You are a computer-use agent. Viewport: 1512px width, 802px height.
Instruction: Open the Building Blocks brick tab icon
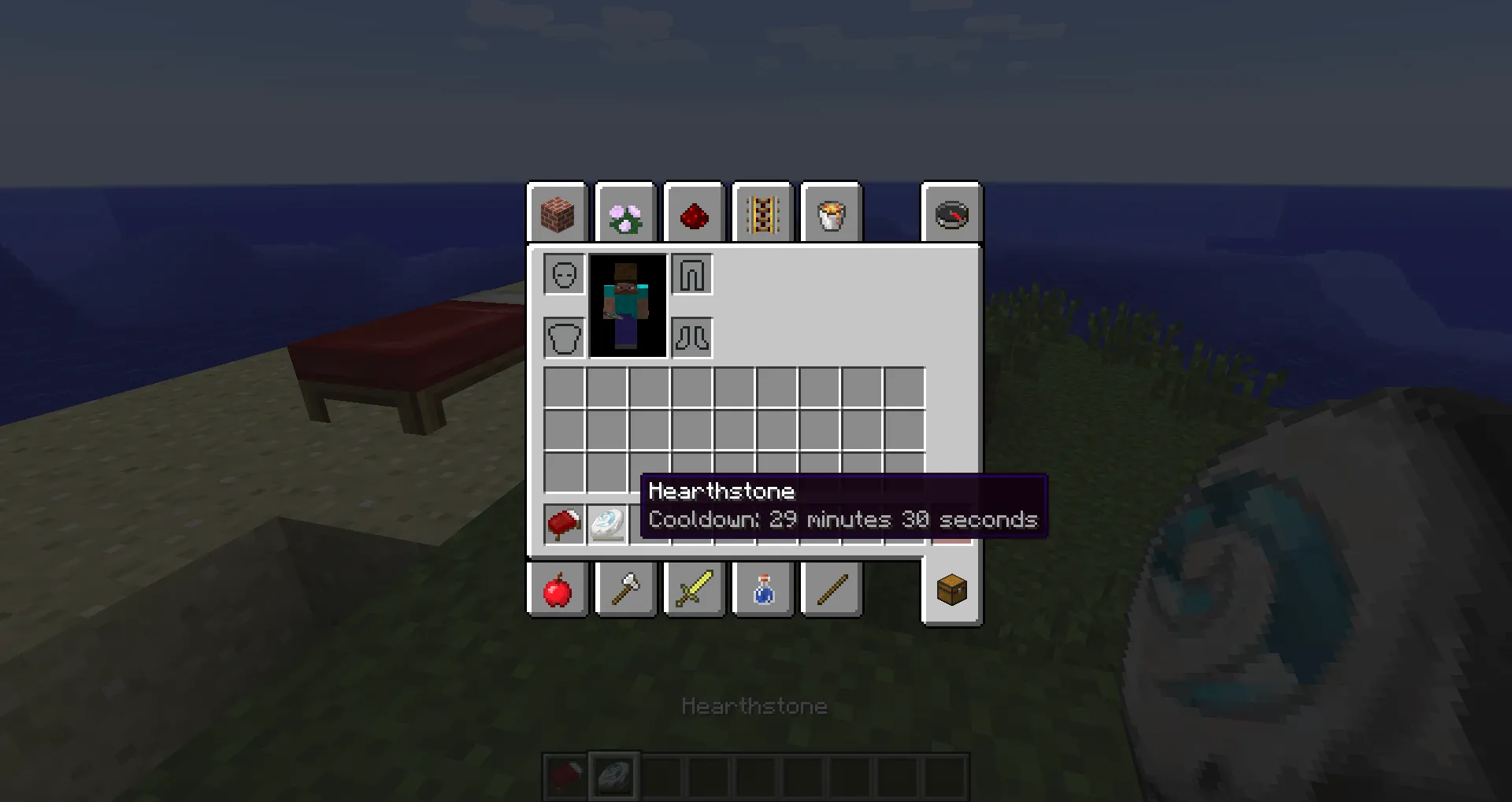(556, 213)
